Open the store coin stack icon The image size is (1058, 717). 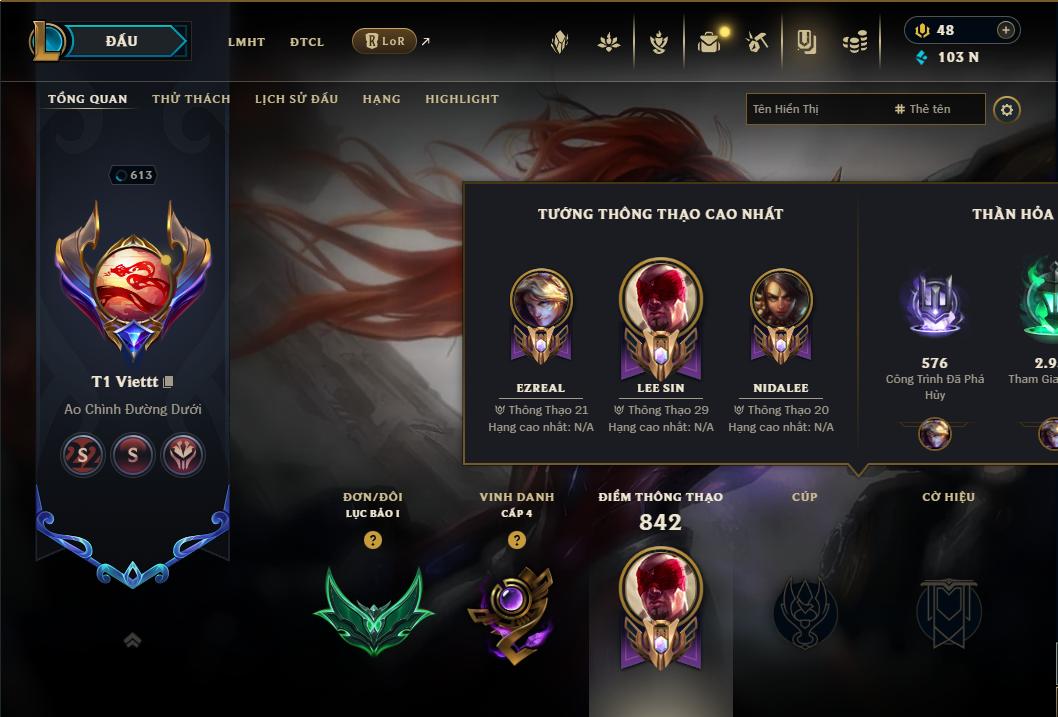[855, 42]
